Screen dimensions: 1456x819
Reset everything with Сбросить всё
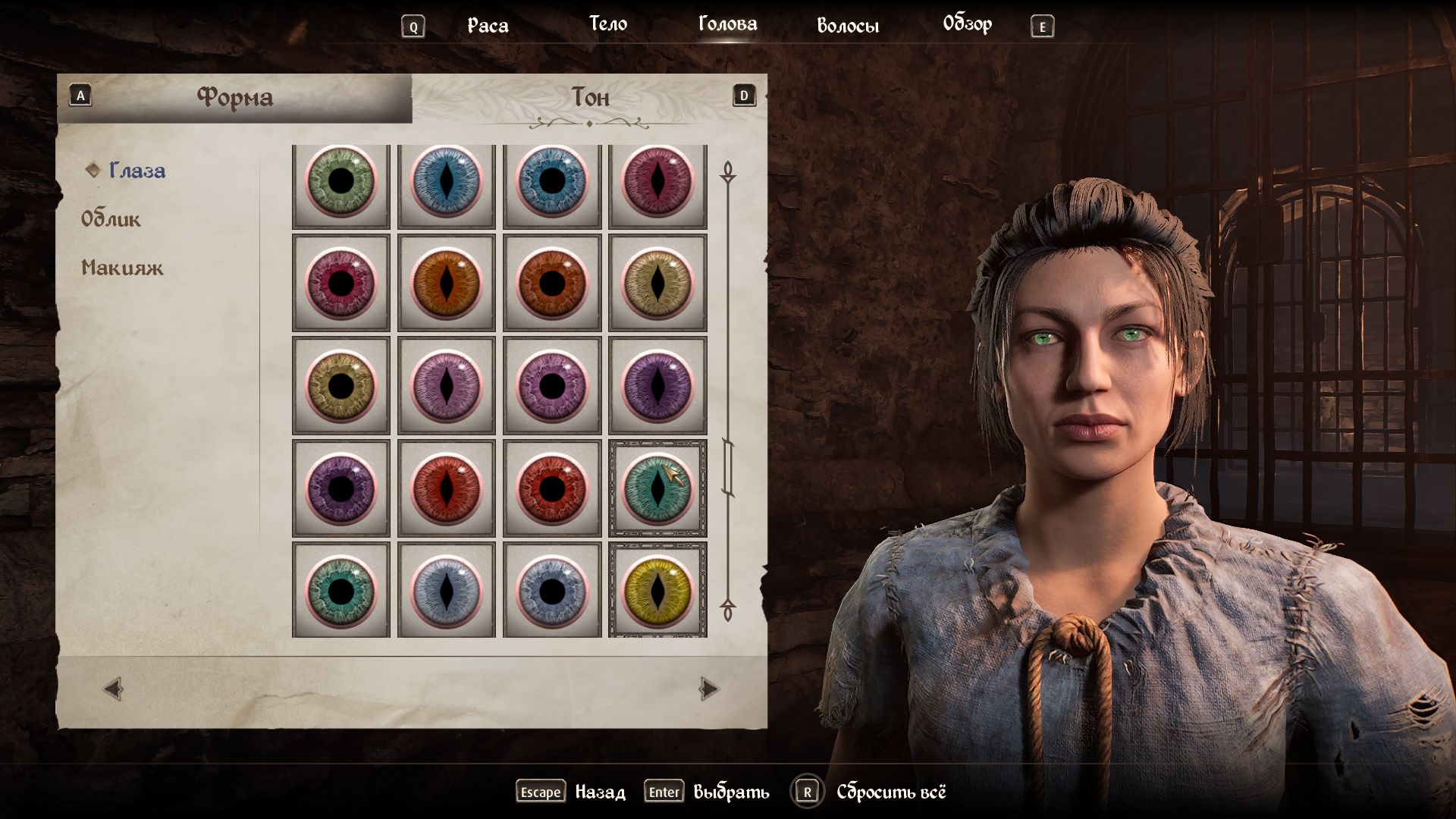pos(890,792)
